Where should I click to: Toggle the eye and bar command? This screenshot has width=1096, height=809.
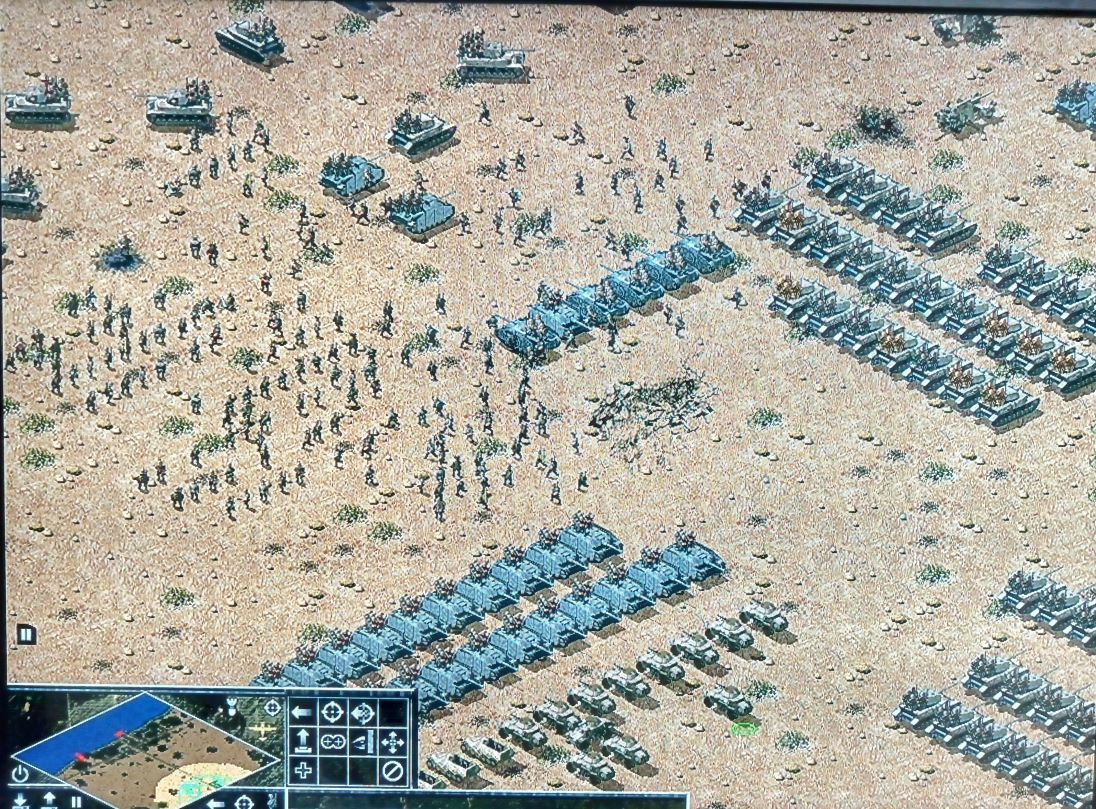pos(363,742)
